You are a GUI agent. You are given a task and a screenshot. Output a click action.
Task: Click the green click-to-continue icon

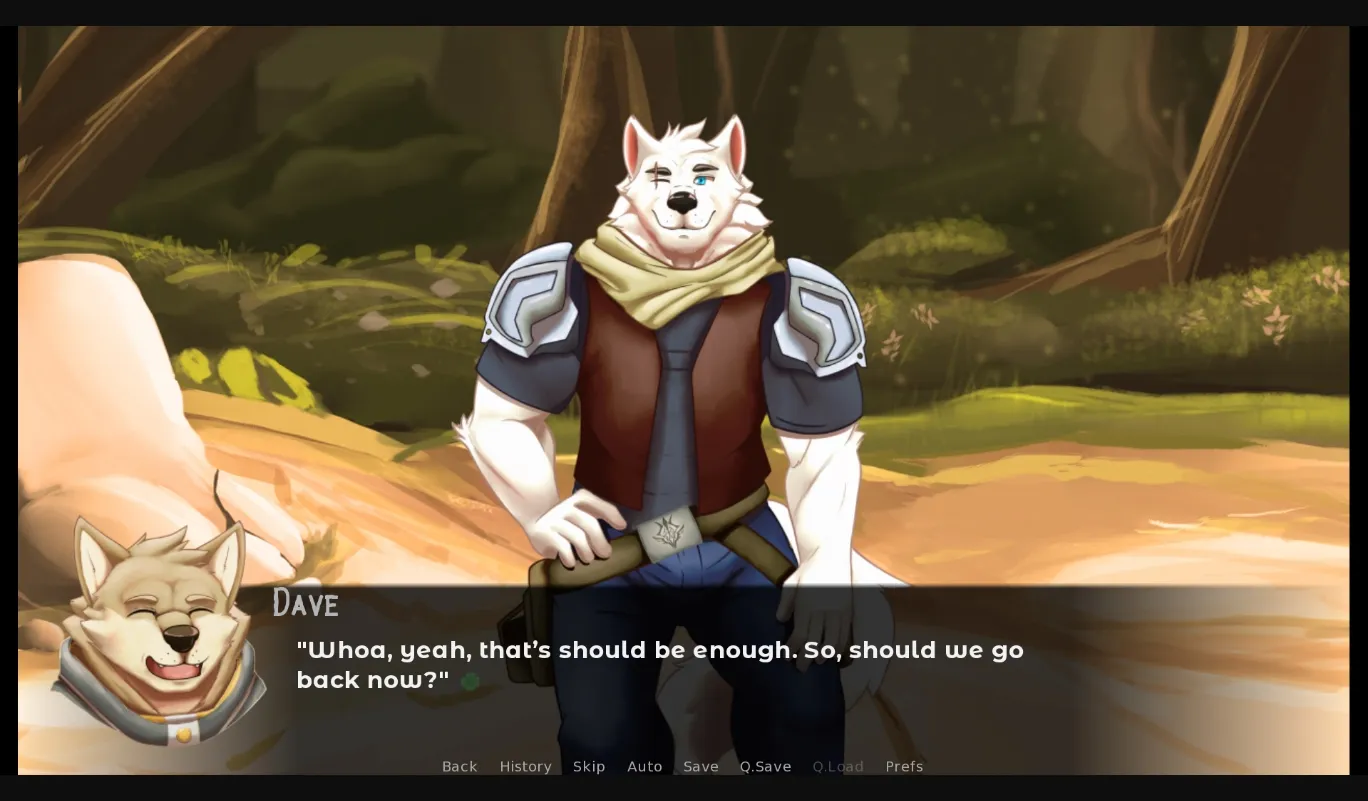(x=472, y=679)
